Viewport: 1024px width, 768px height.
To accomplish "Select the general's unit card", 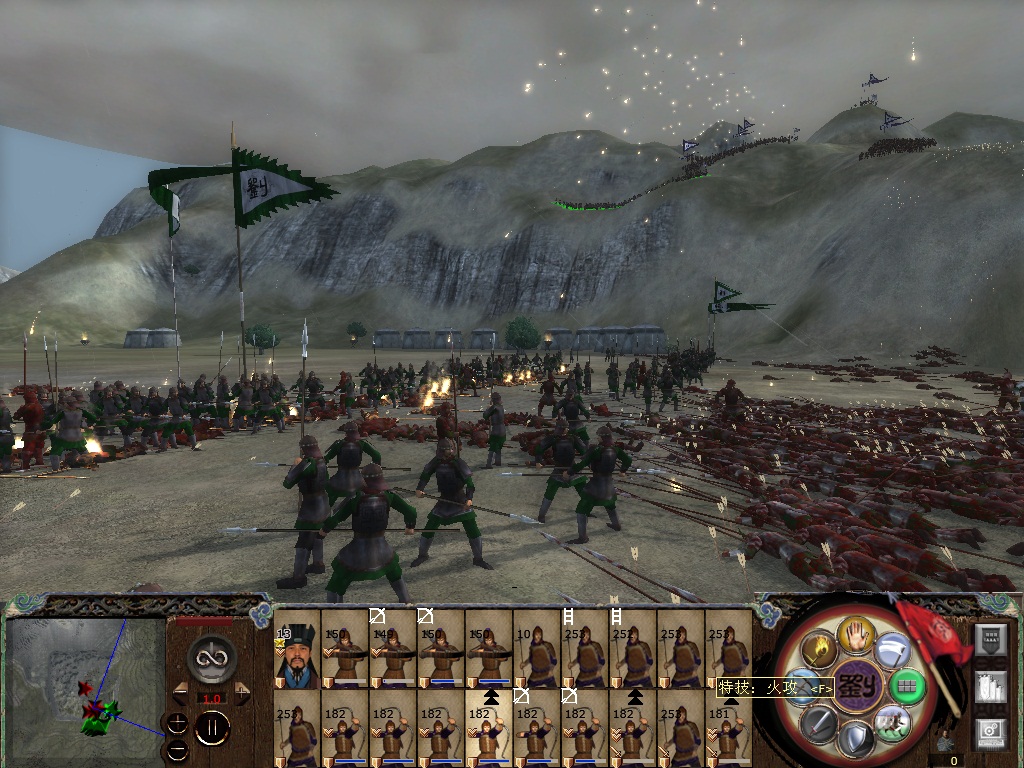I will click(297, 648).
